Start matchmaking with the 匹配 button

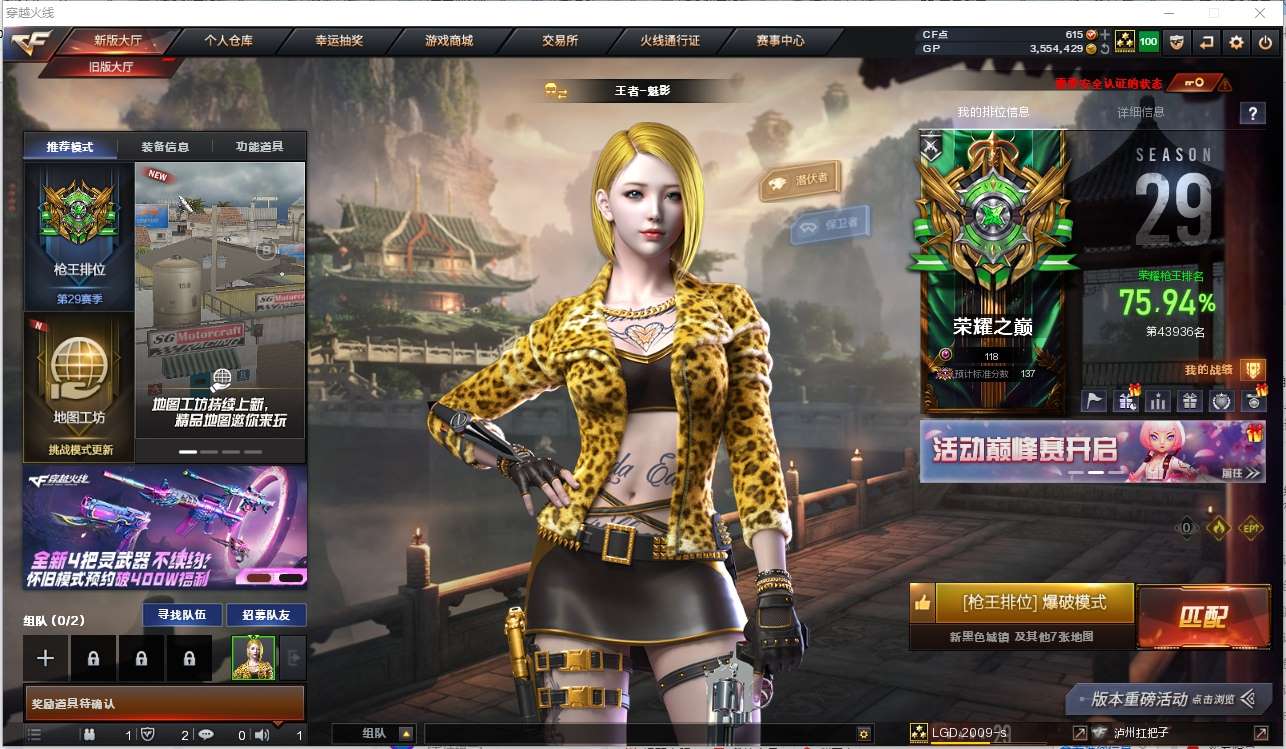pyautogui.click(x=1201, y=616)
